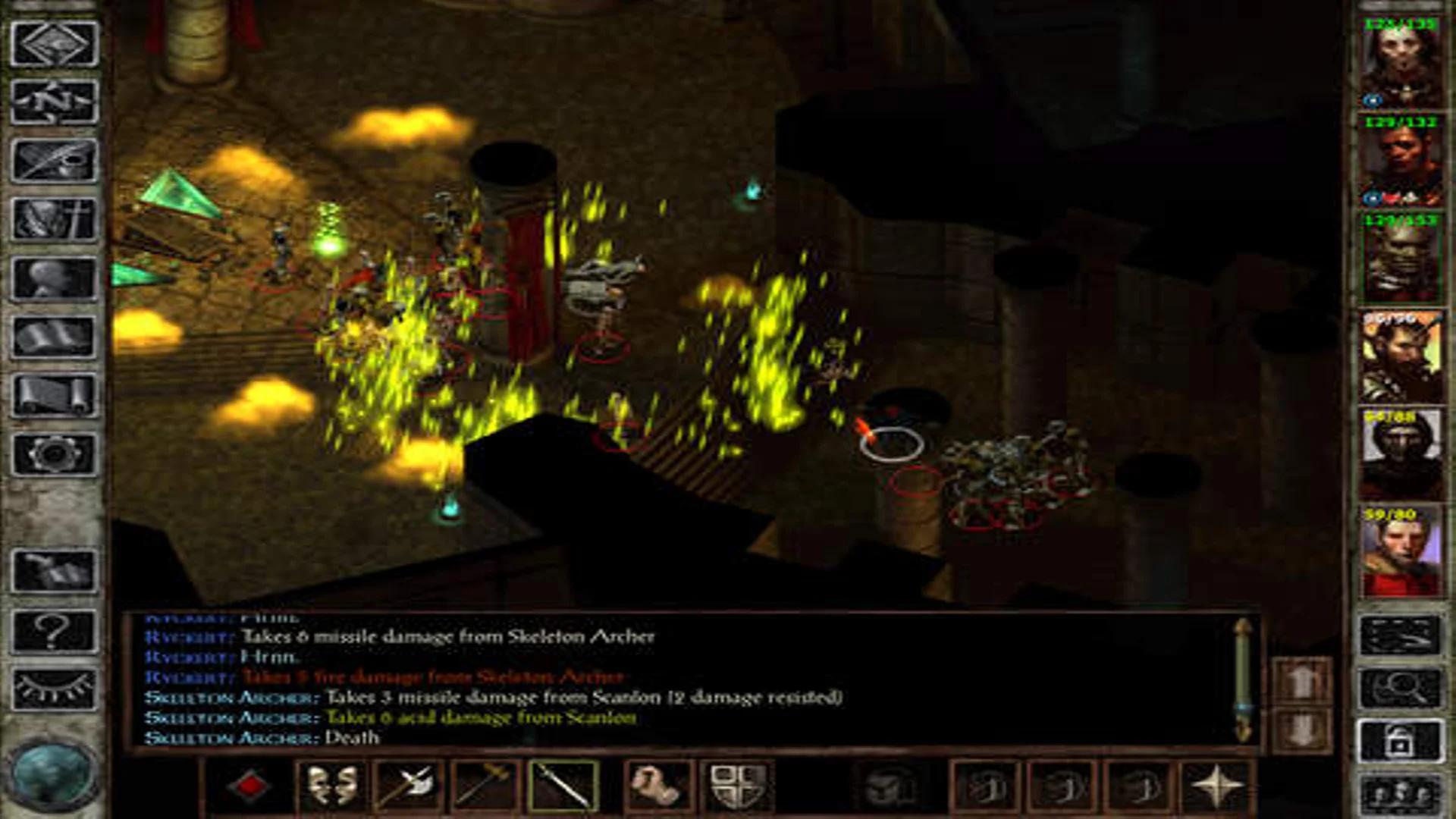Toggle the highlighted sword quick weapon slot

tap(563, 786)
